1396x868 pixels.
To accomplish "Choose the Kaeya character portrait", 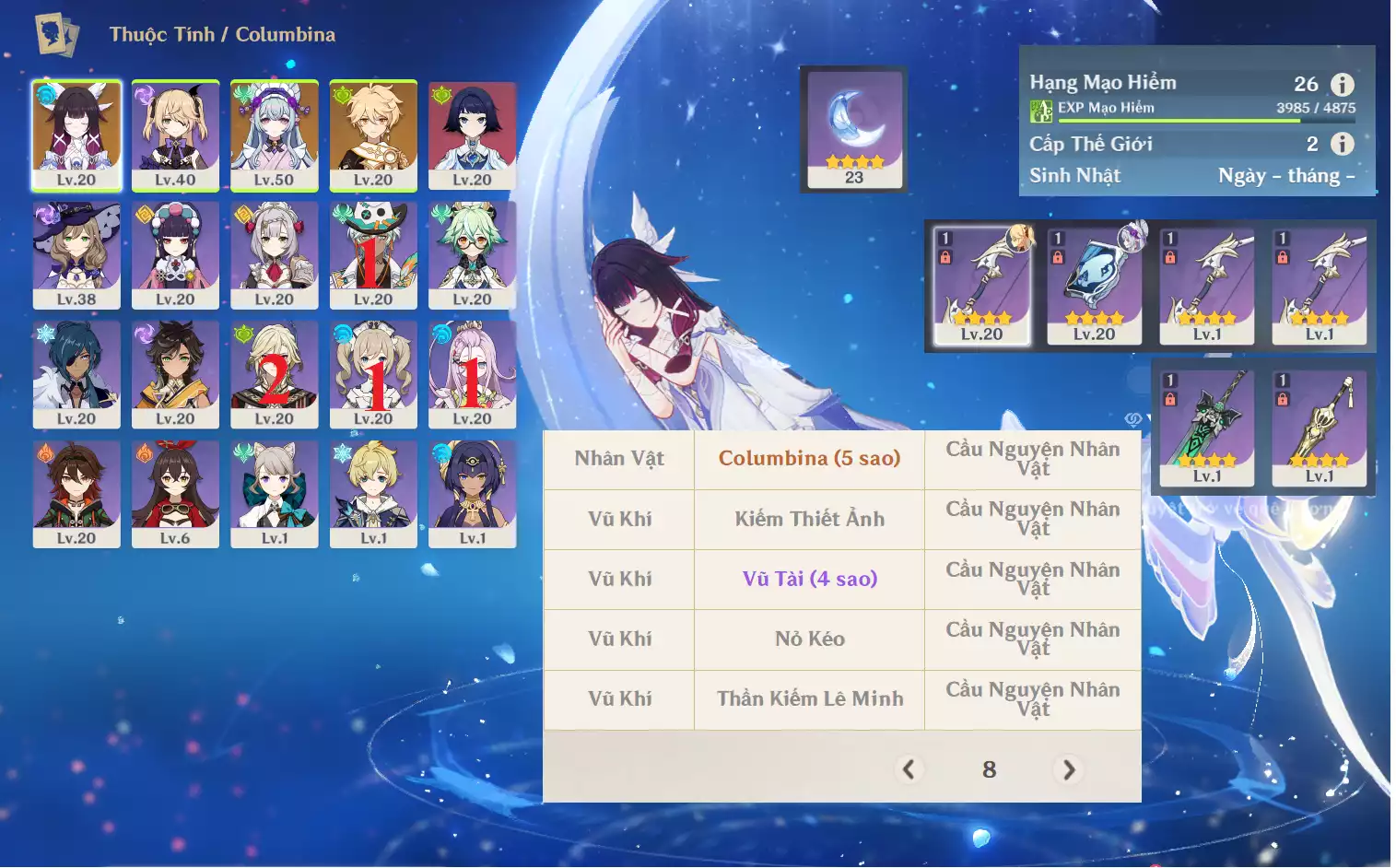I will [76, 374].
